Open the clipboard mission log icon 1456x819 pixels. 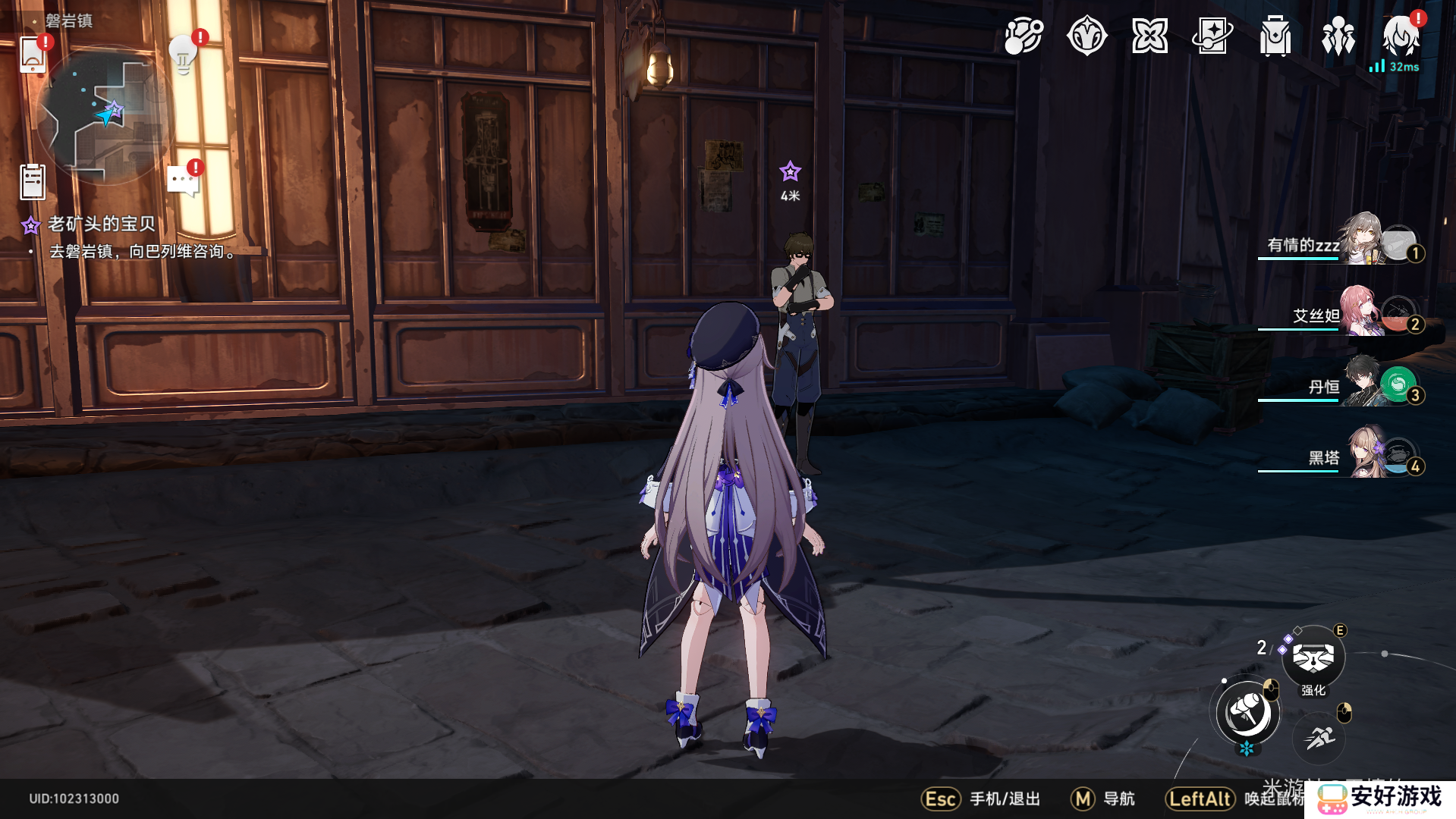33,182
